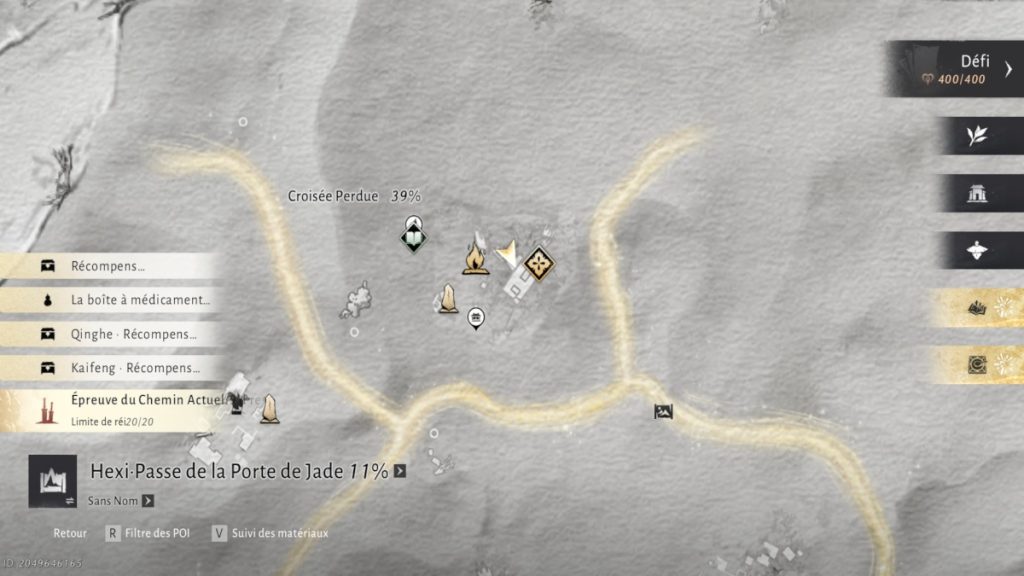Select the gold flower diamond marker
The image size is (1024, 576).
click(x=540, y=264)
